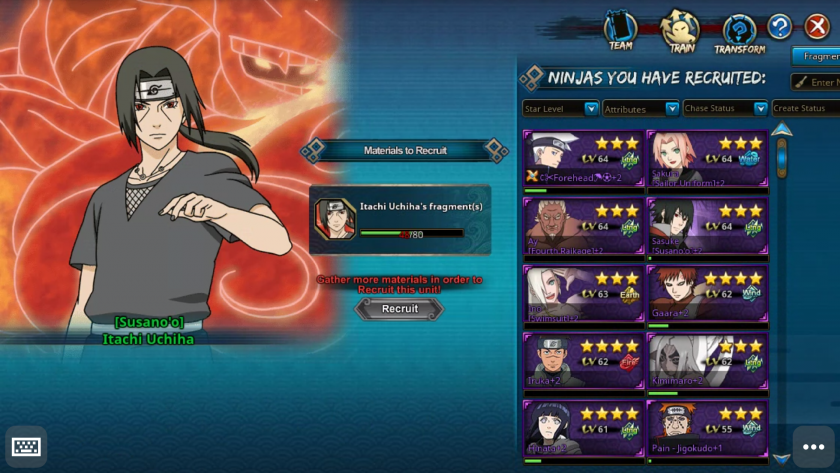
Task: Select the Sakura Sailor Uniform ninja card
Action: (x=707, y=158)
